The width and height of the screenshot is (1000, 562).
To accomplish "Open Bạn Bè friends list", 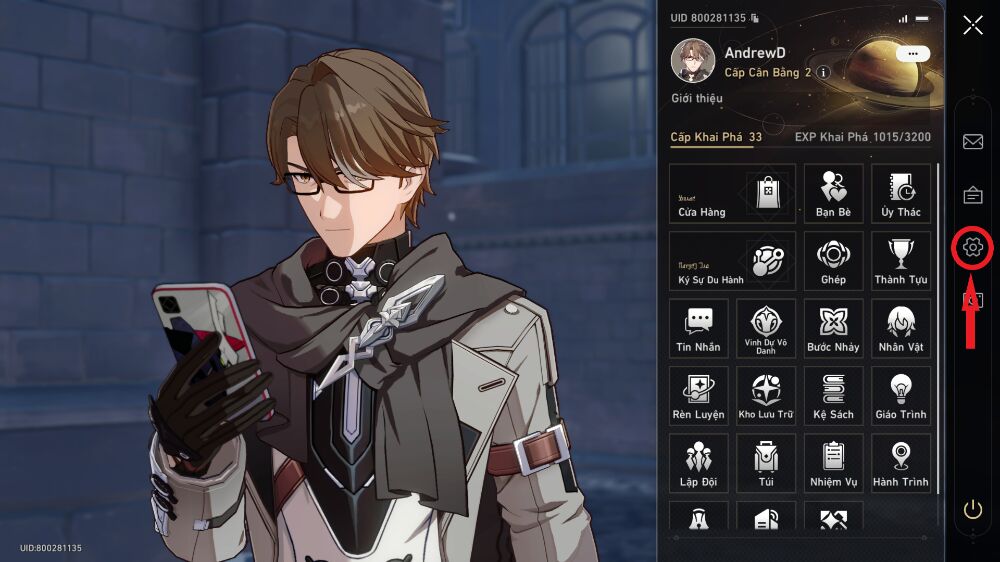I will click(x=833, y=193).
